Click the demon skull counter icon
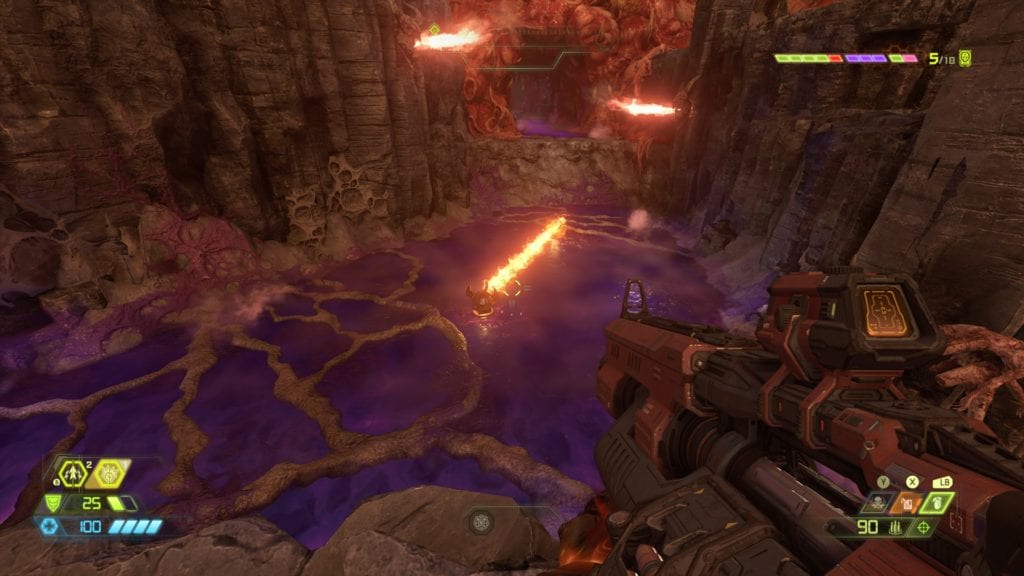Screen dimensions: 1024x576 tap(965, 58)
